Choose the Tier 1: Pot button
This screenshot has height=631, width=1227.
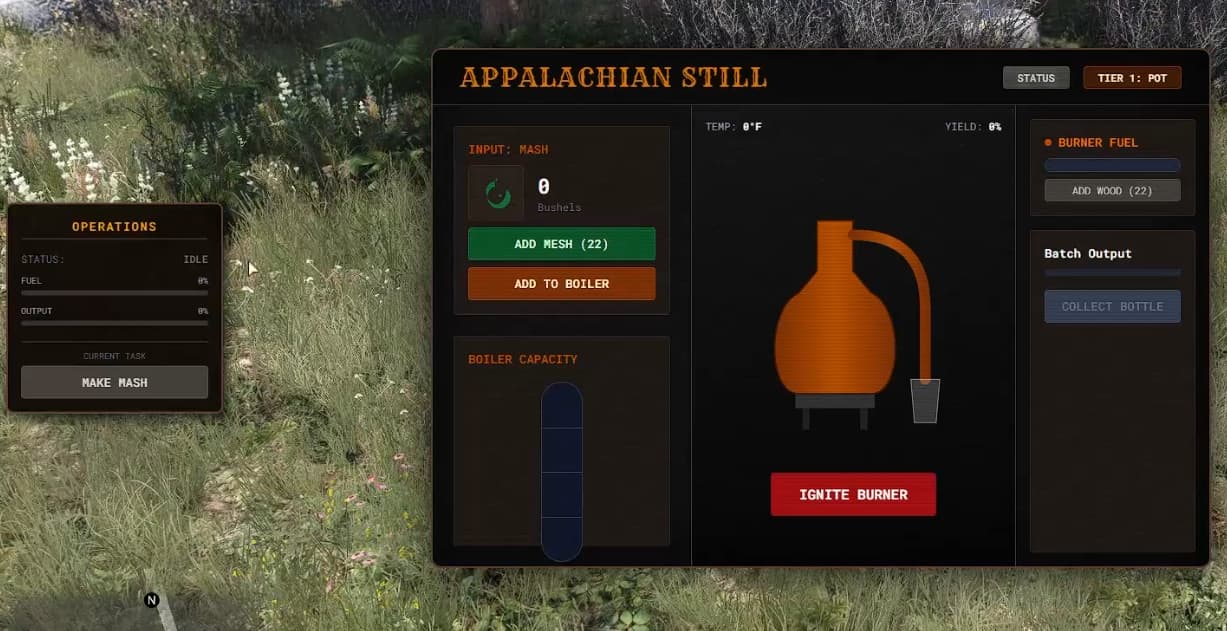1132,78
